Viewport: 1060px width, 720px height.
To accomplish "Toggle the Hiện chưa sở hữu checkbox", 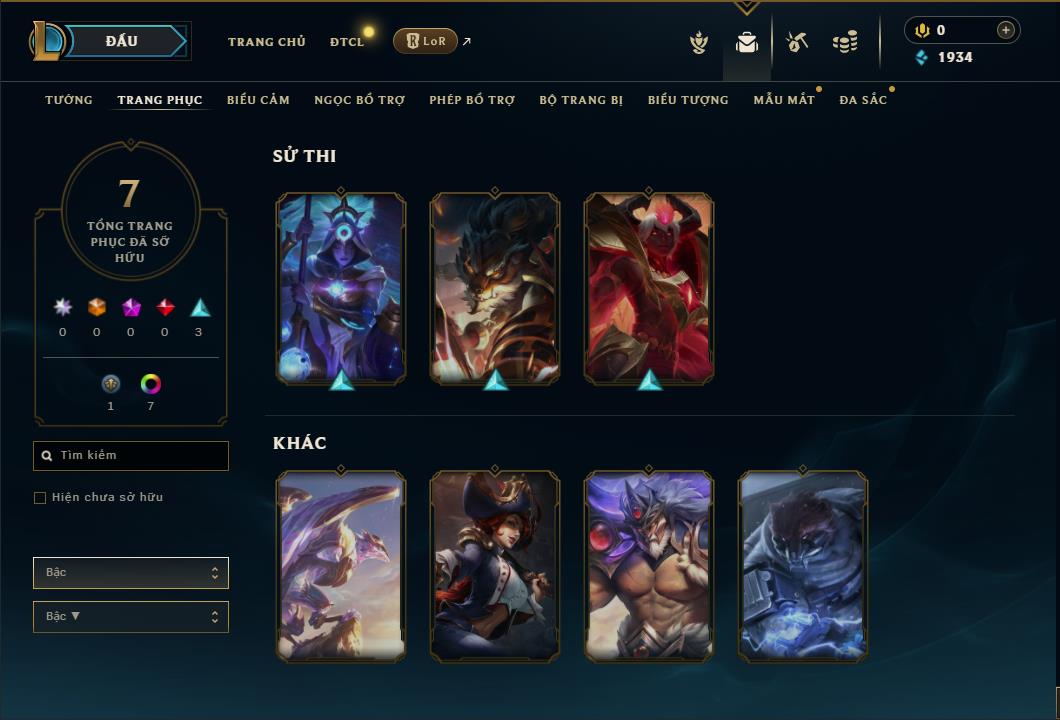I will [40, 498].
